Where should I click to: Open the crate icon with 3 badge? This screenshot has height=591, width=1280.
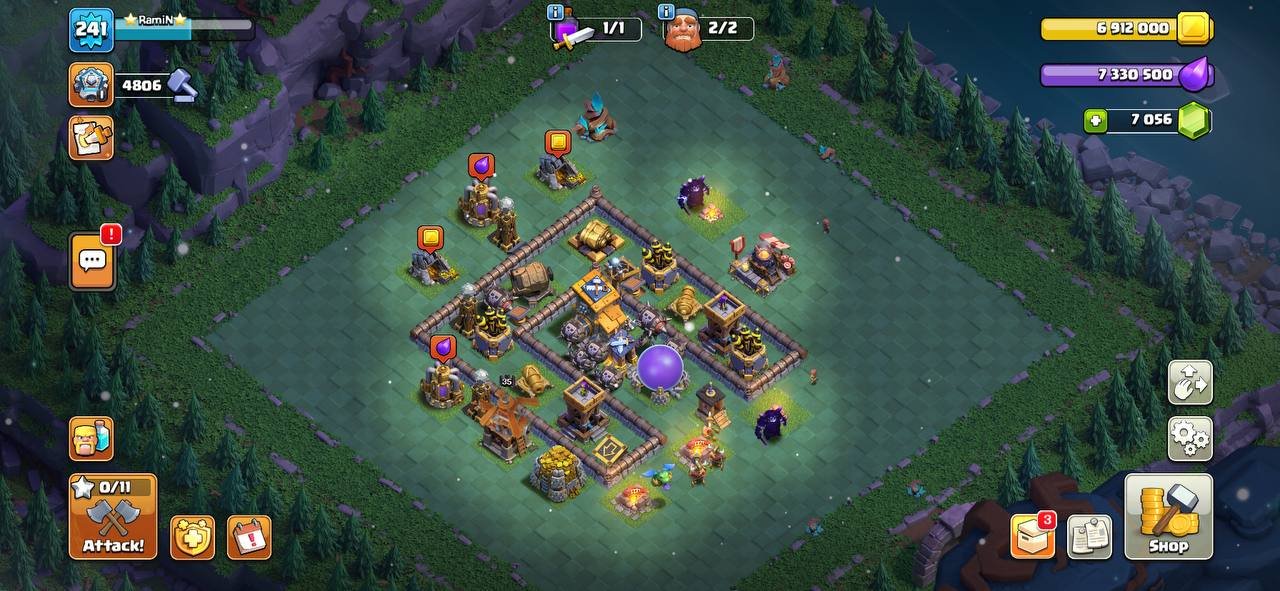click(1033, 537)
